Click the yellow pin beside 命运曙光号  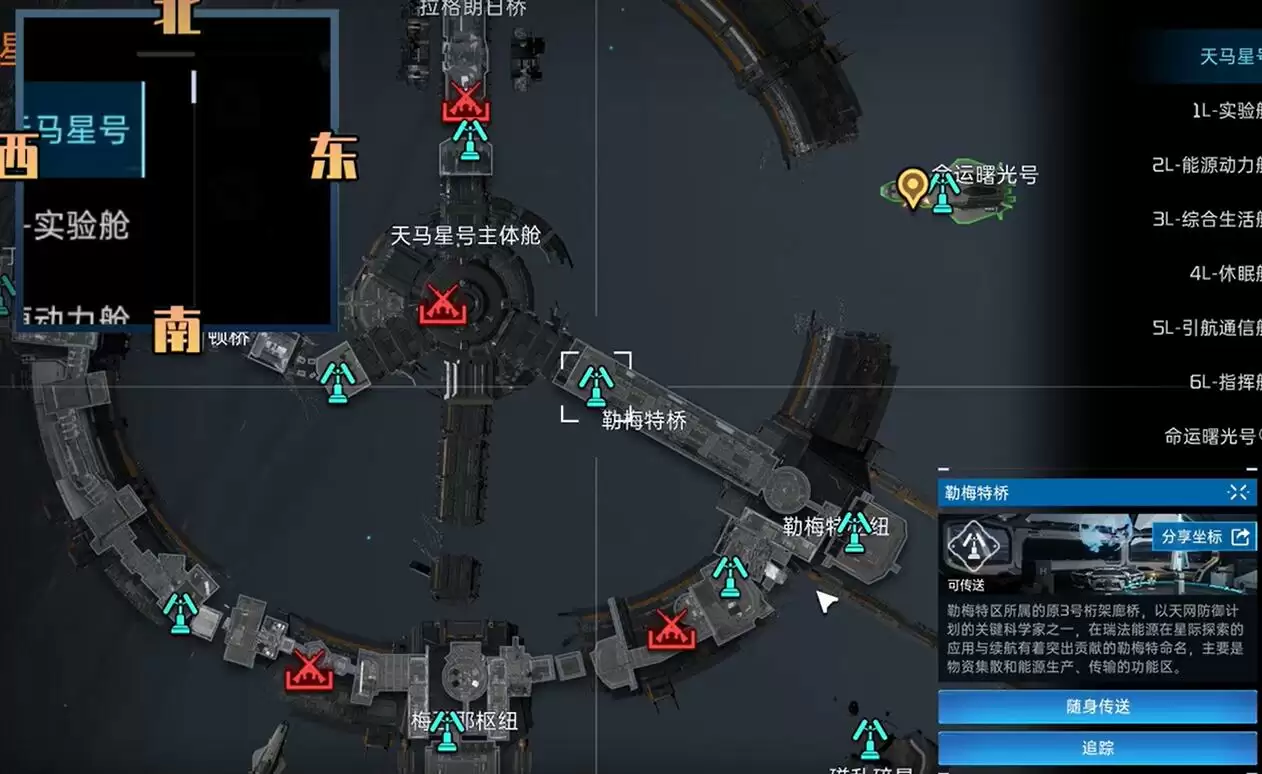pyautogui.click(x=911, y=187)
